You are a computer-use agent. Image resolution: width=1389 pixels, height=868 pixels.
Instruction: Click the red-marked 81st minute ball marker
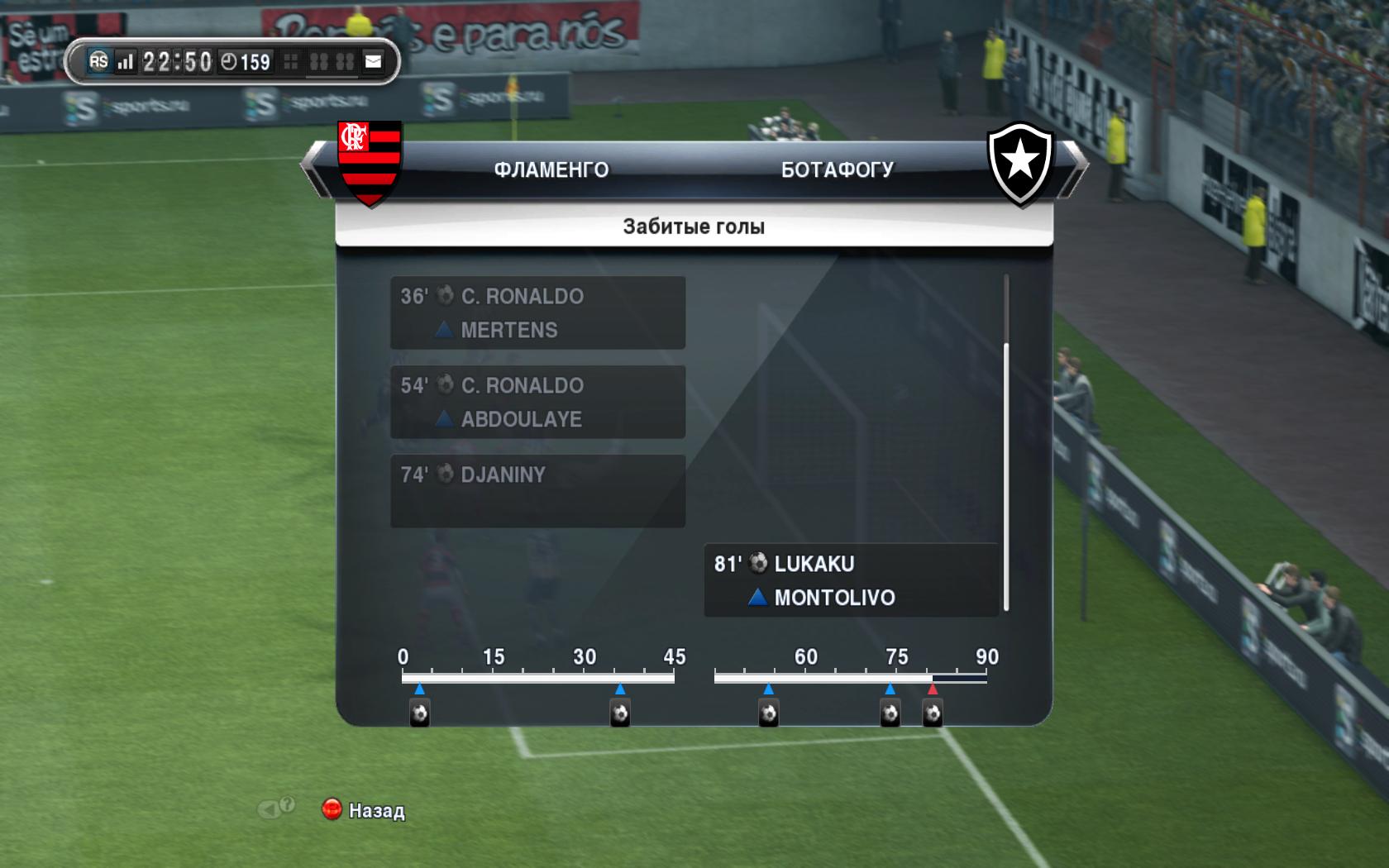coord(933,713)
